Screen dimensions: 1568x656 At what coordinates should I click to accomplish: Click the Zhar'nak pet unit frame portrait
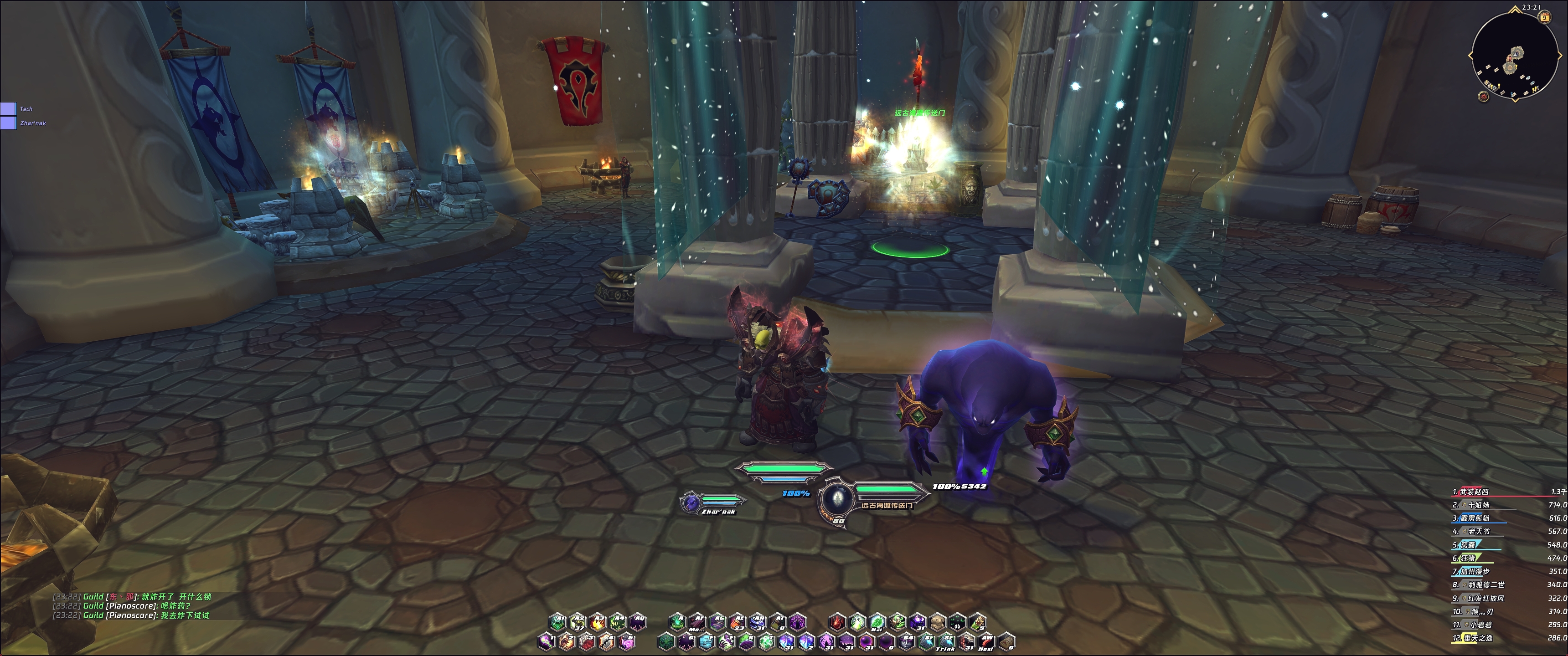coord(690,502)
